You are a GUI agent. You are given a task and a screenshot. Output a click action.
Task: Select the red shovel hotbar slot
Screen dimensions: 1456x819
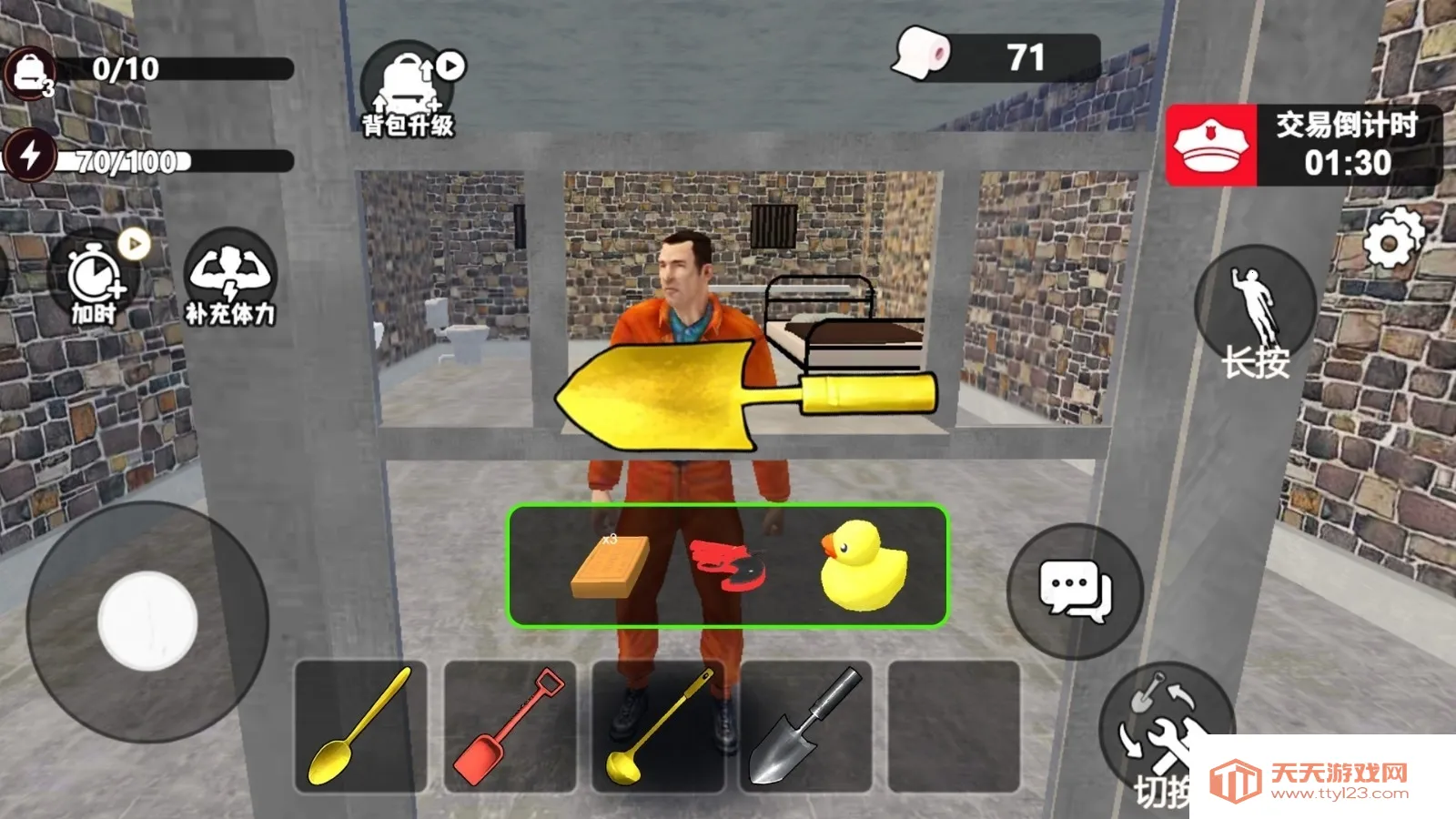pos(510,725)
